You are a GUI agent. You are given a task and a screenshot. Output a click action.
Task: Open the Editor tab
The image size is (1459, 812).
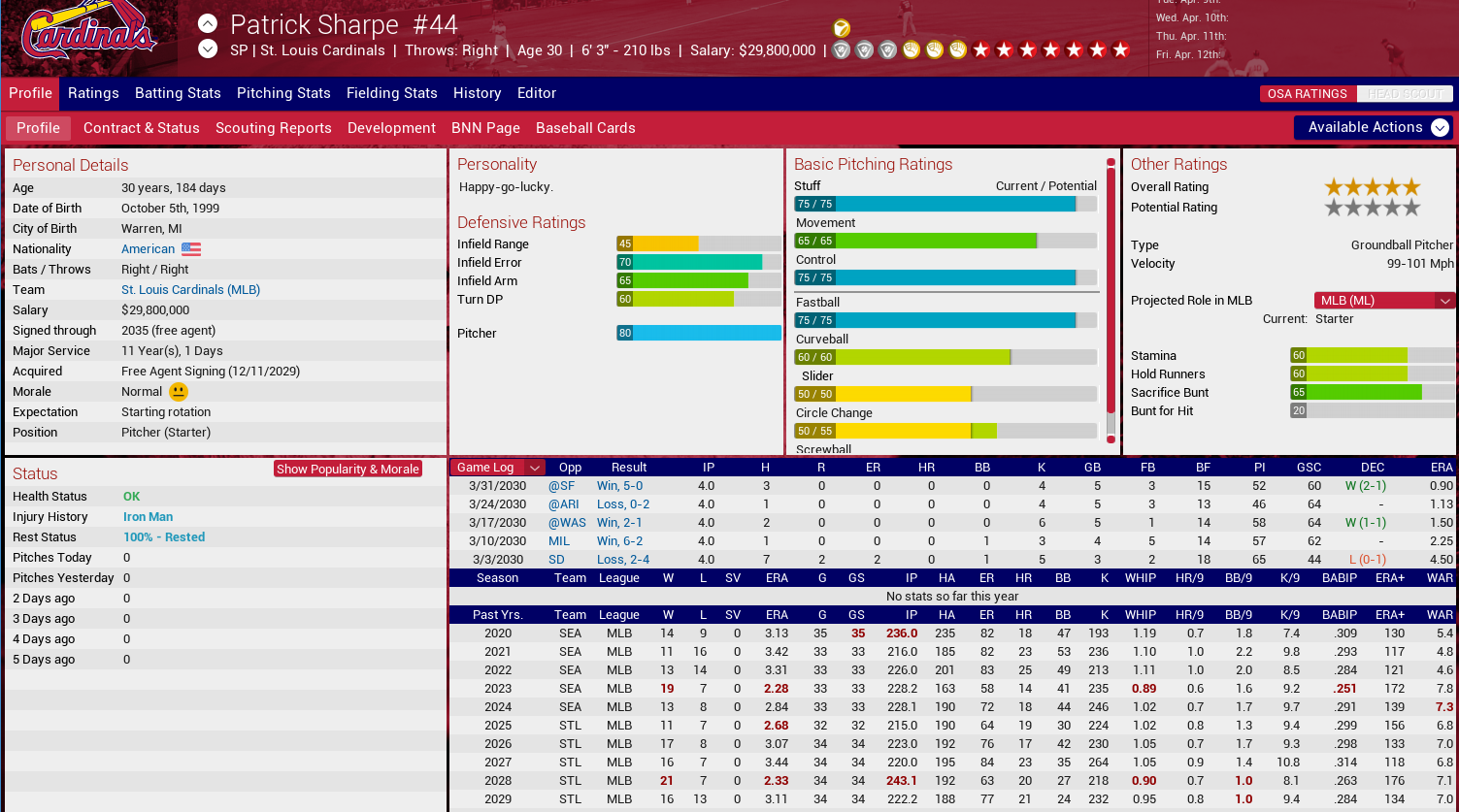point(537,93)
